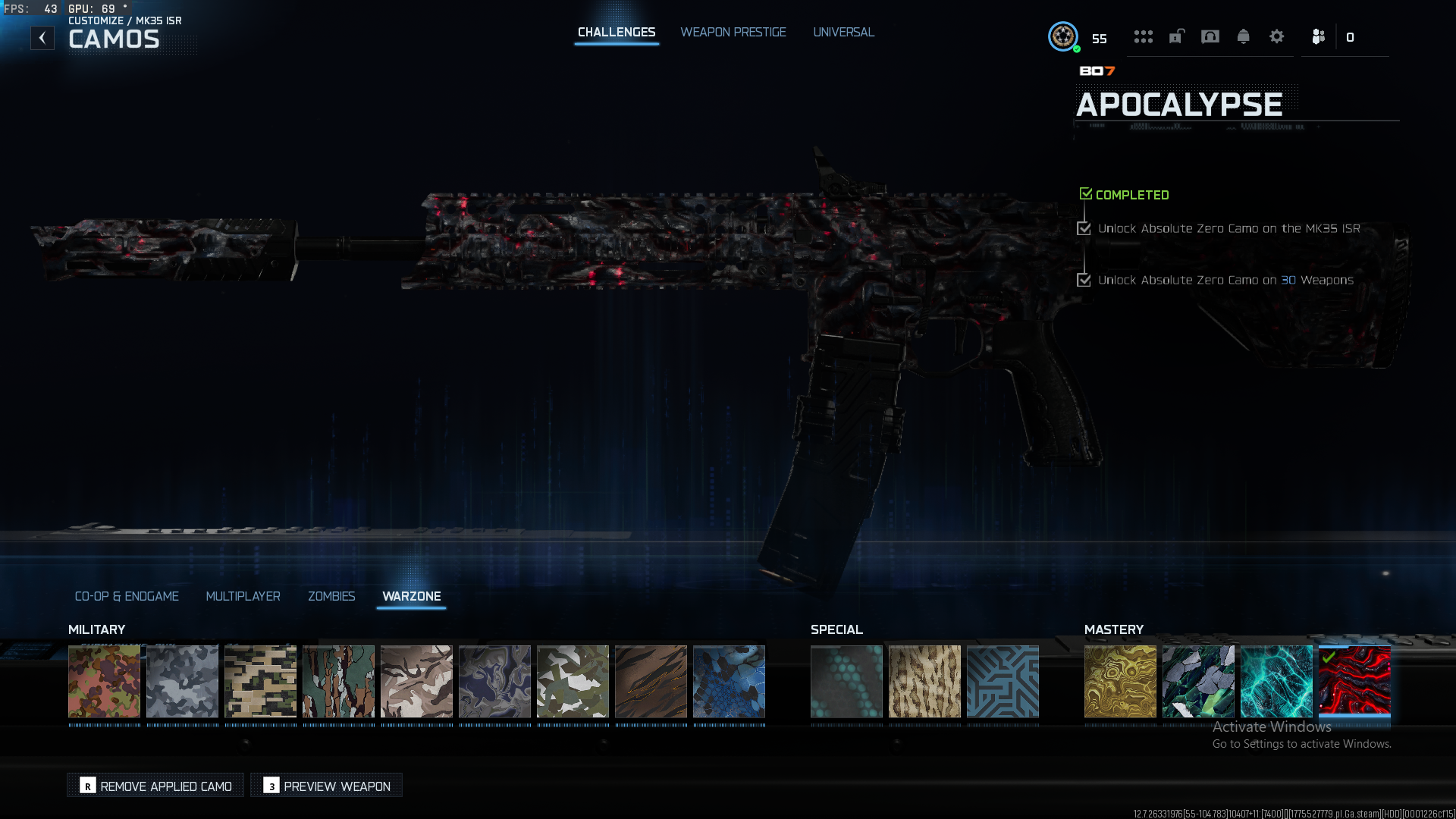The width and height of the screenshot is (1456, 819).
Task: Select the gold mastery camo
Action: point(1120,681)
